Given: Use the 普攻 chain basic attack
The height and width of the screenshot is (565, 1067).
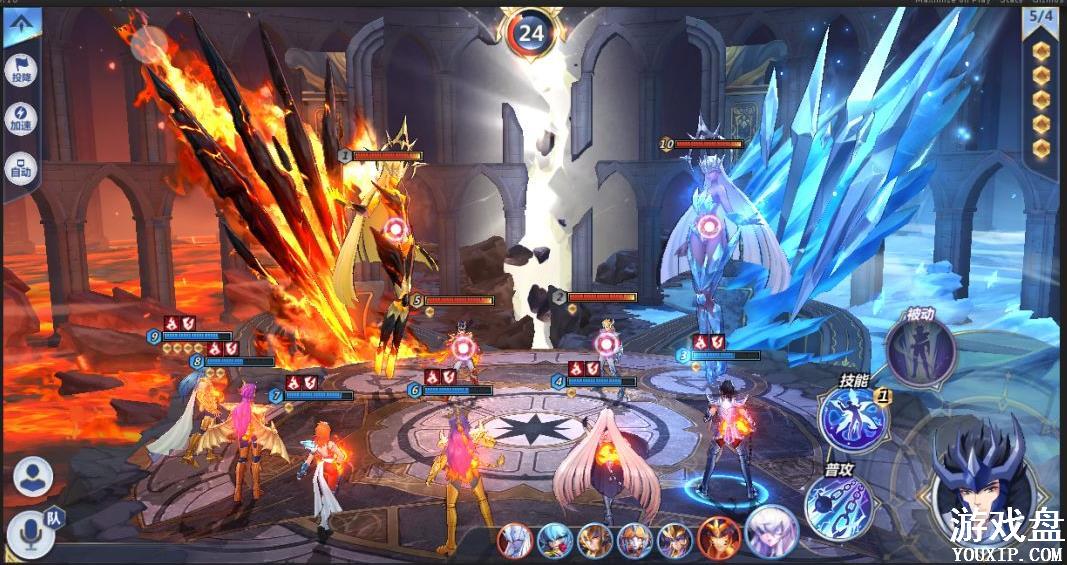Looking at the screenshot, I should tap(838, 504).
